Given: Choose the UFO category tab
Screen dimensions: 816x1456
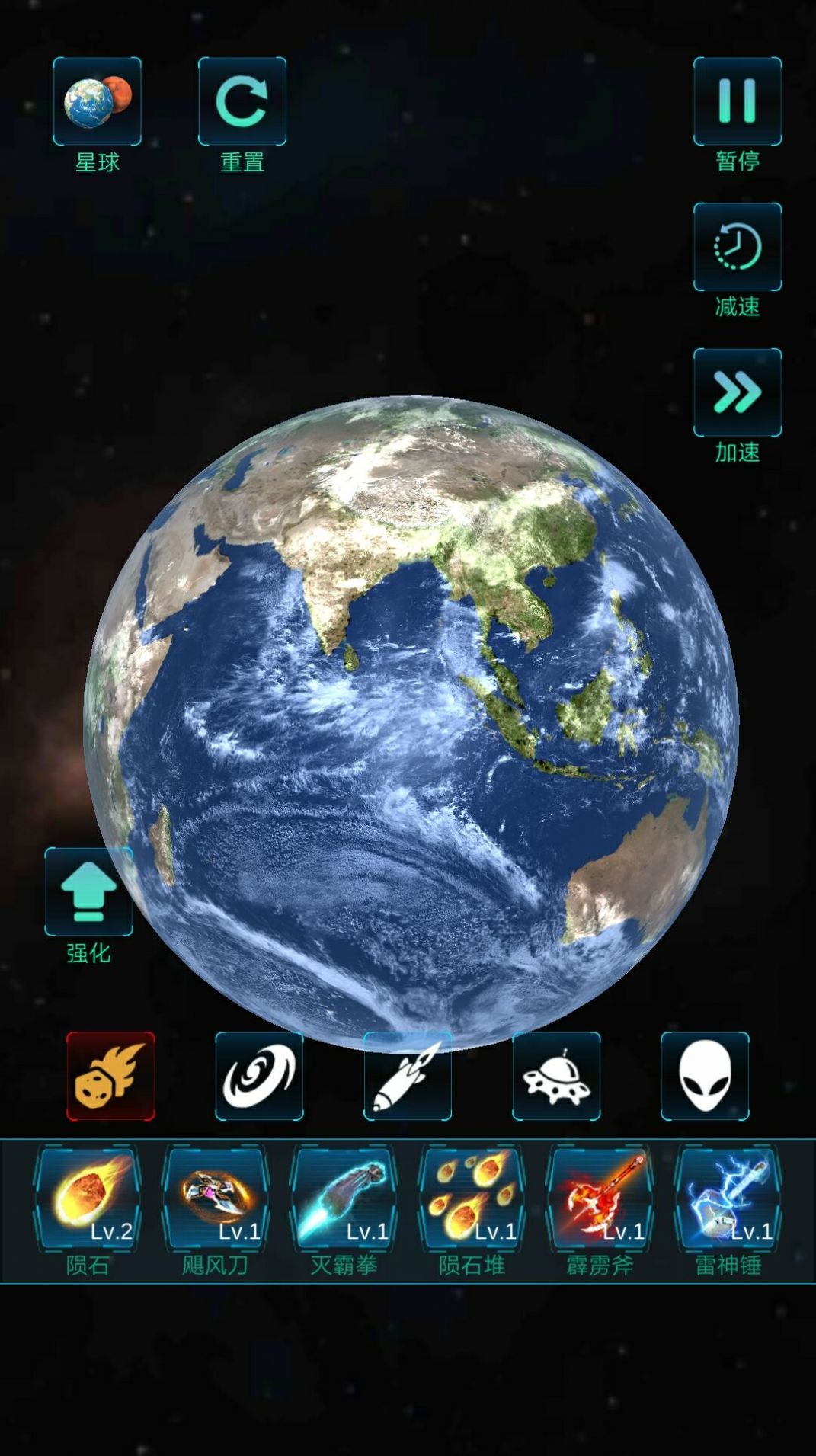Looking at the screenshot, I should coord(556,1076).
